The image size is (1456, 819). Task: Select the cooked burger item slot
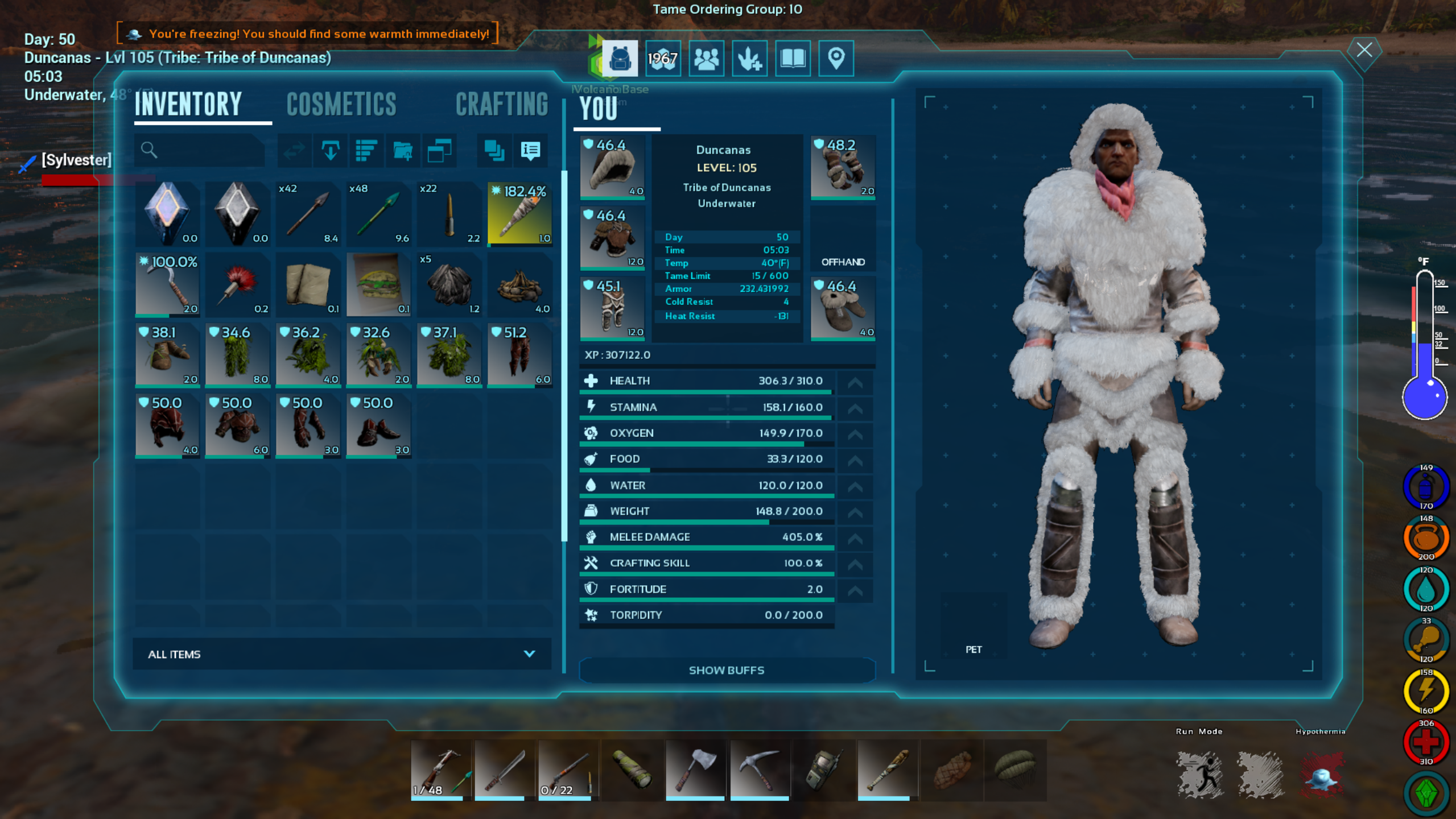(378, 284)
